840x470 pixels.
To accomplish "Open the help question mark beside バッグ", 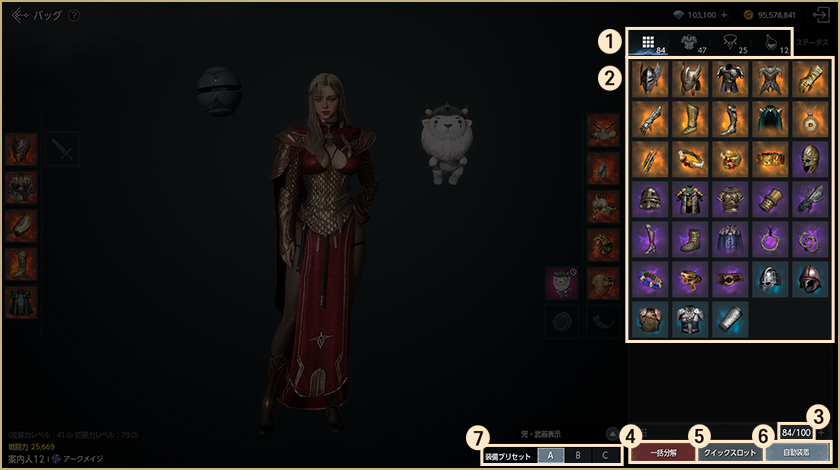I will 75,16.
